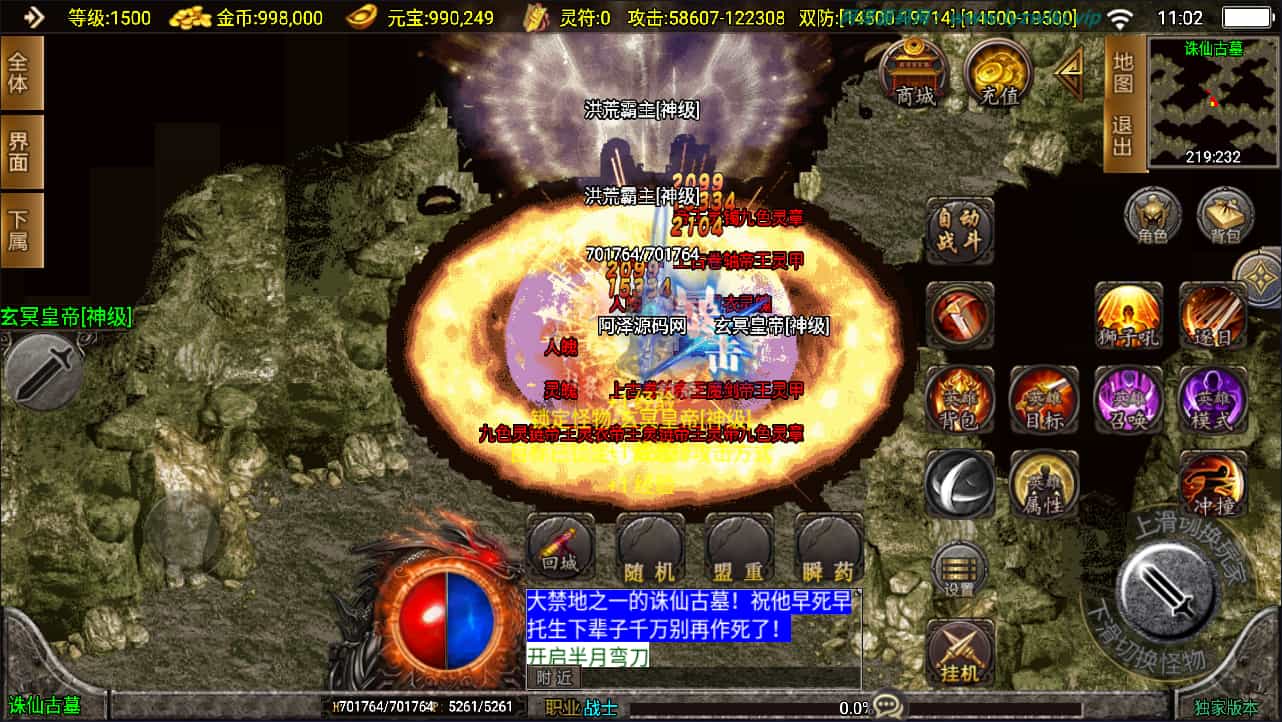The width and height of the screenshot is (1282, 722).
Task: Activate the 冲撞 charge skill
Action: (x=1213, y=484)
